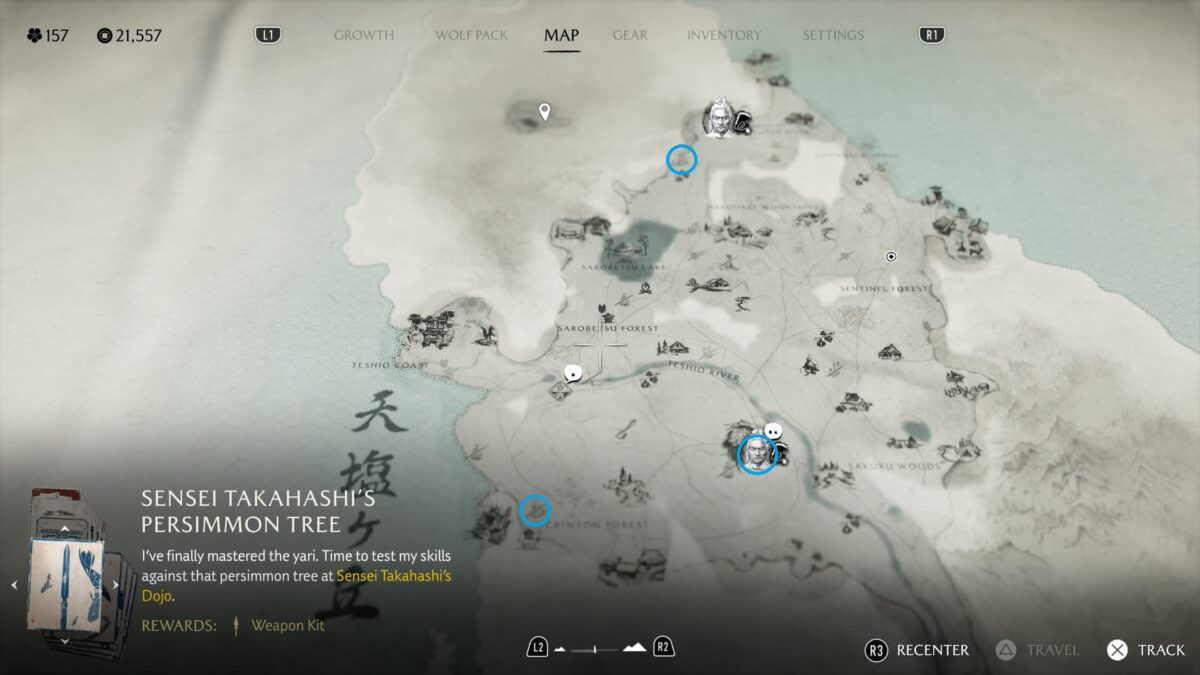Show the previous quest card above
The width and height of the screenshot is (1200, 675).
pyautogui.click(x=65, y=529)
